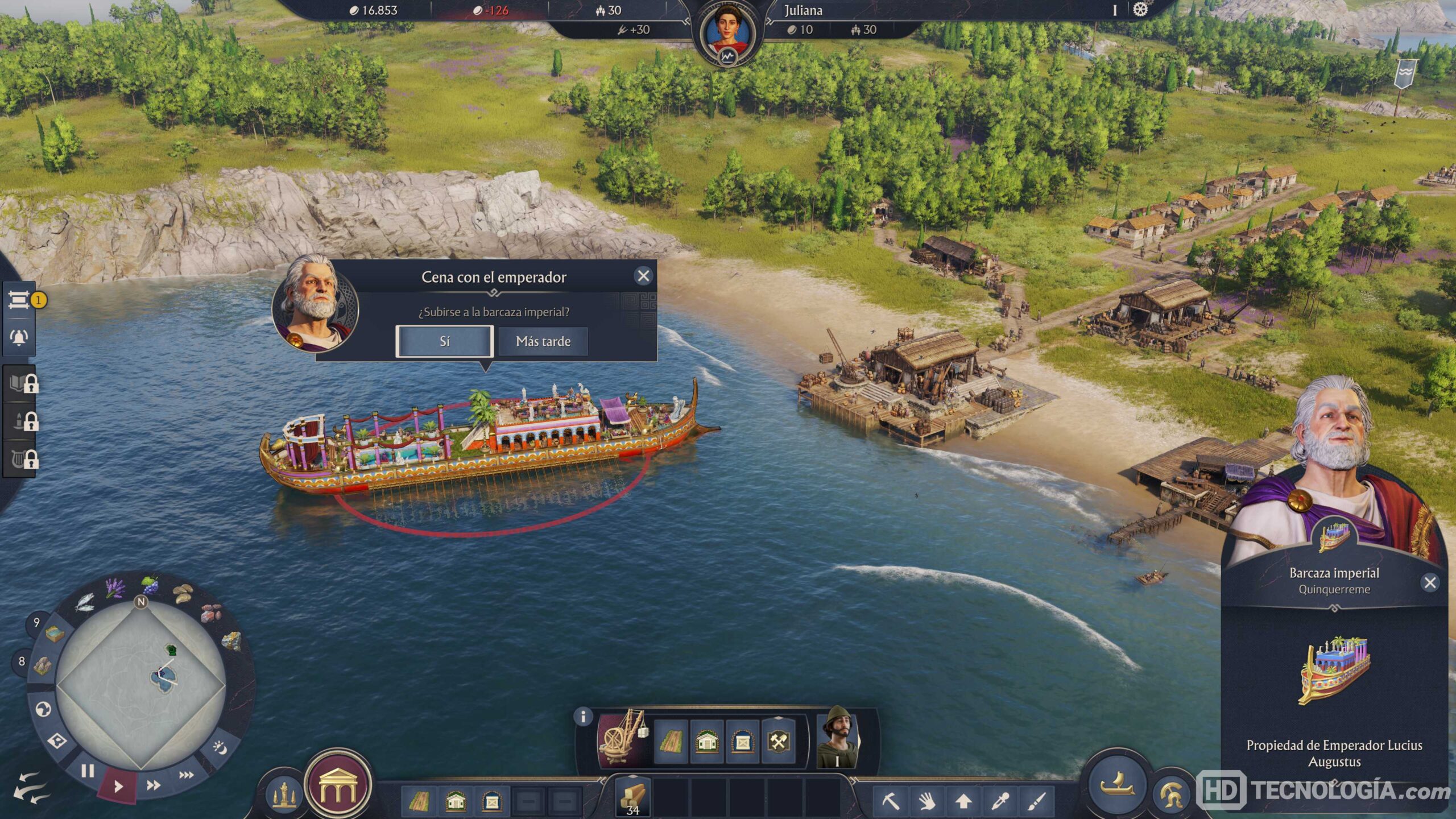Select the upward arrow upgrade tool
The height and width of the screenshot is (819, 1456).
(963, 801)
